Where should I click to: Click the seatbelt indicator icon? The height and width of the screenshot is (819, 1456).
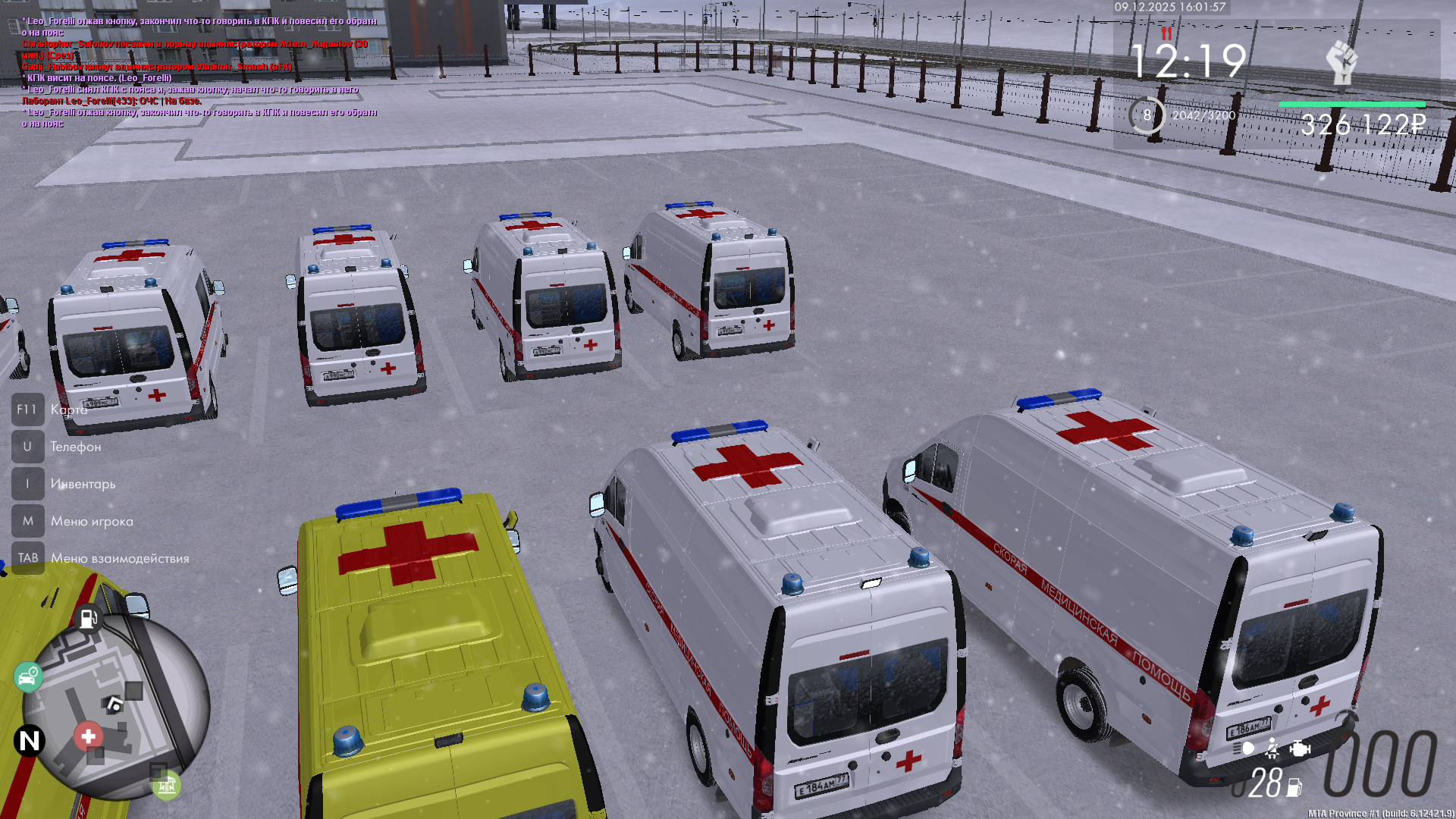point(1272,748)
